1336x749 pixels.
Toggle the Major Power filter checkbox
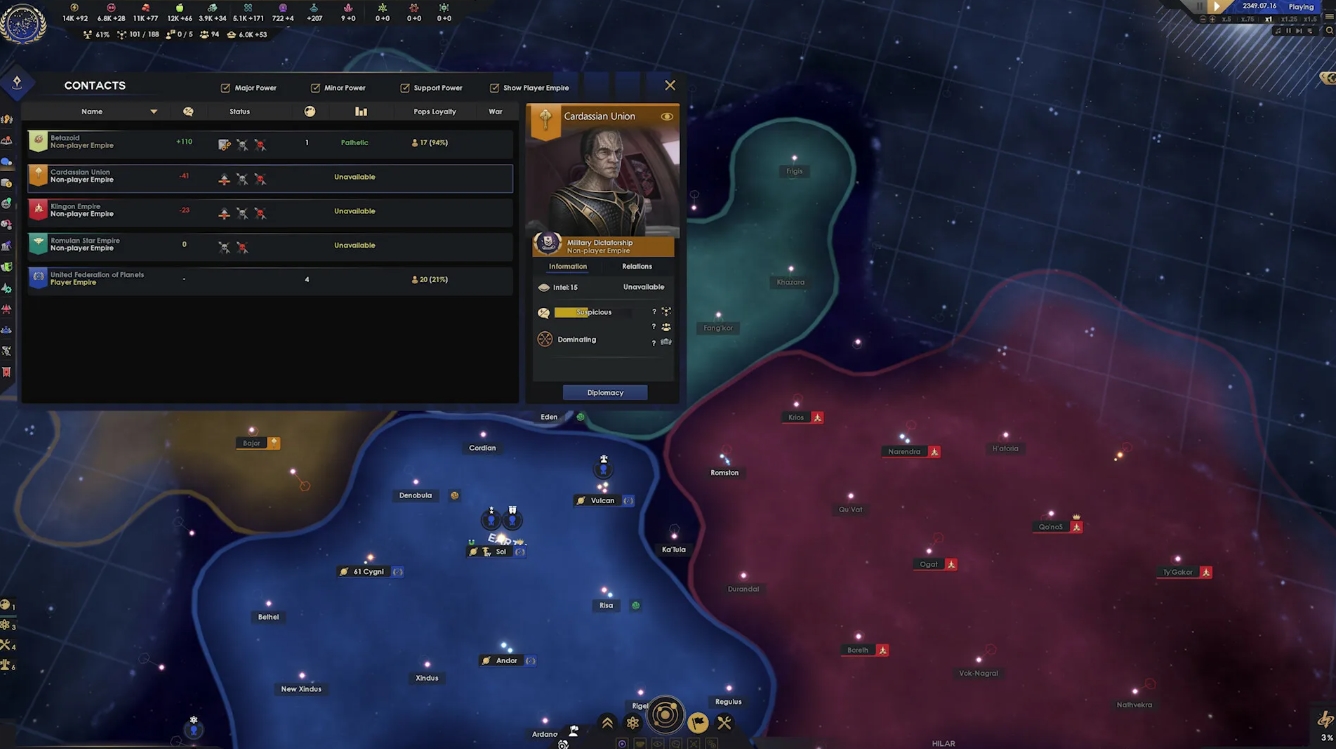tap(225, 88)
